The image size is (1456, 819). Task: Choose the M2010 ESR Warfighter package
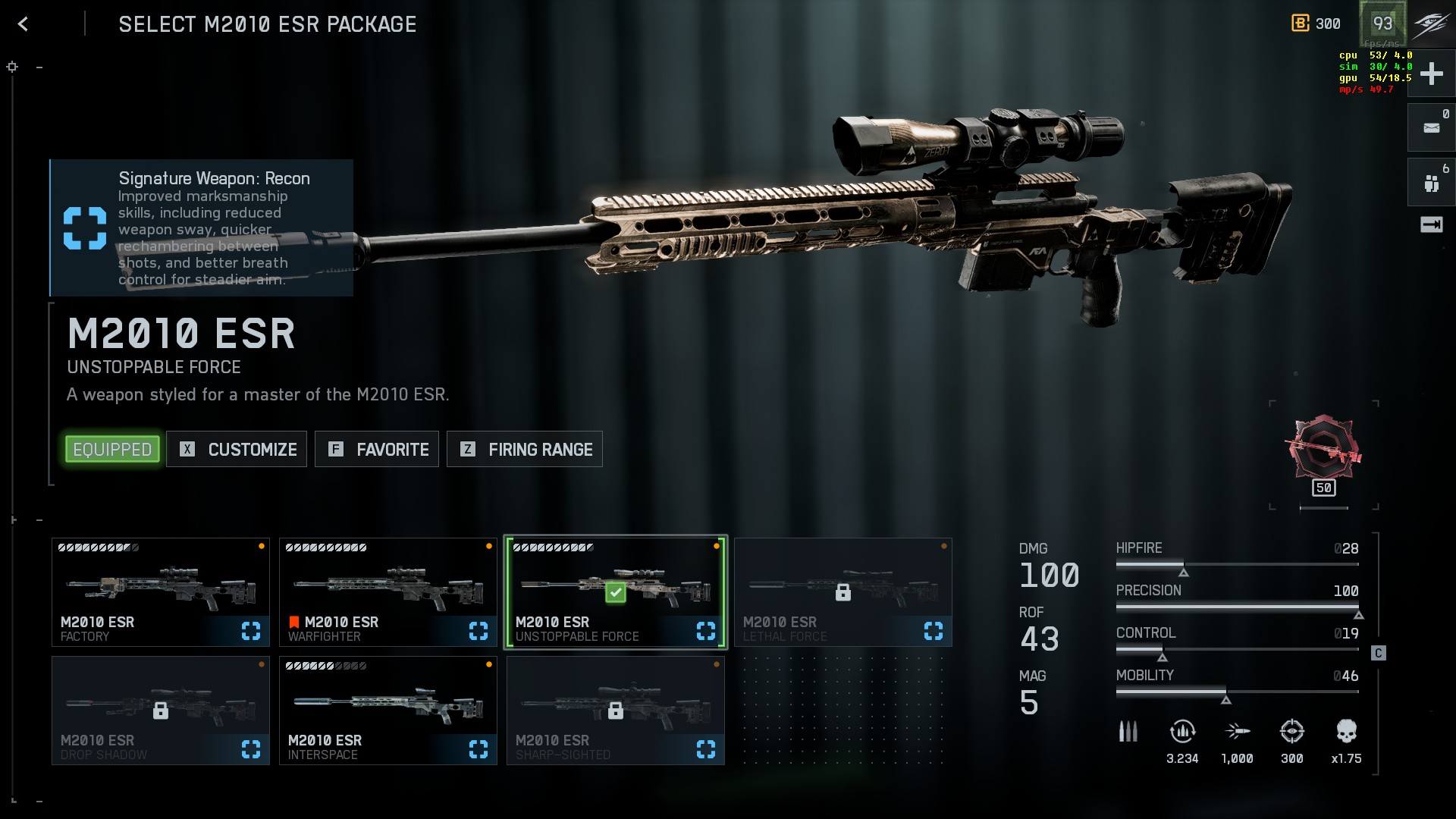pyautogui.click(x=388, y=592)
